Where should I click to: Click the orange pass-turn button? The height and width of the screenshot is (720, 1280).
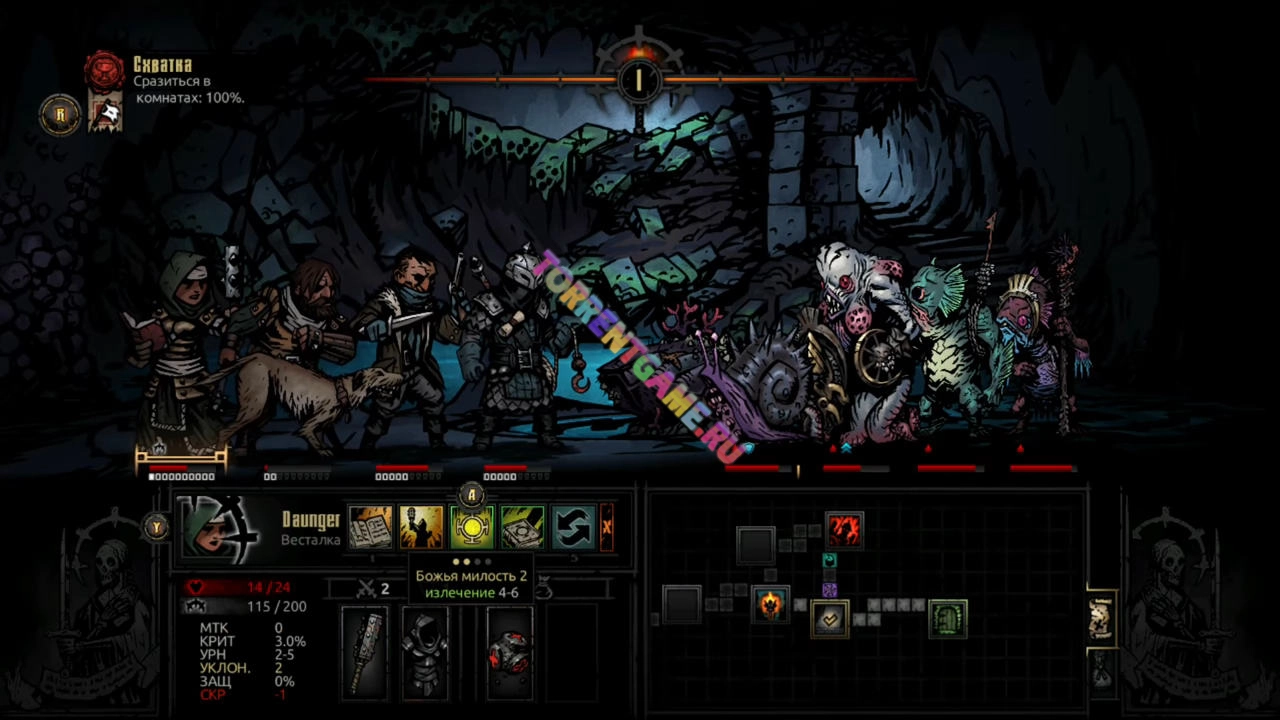606,527
